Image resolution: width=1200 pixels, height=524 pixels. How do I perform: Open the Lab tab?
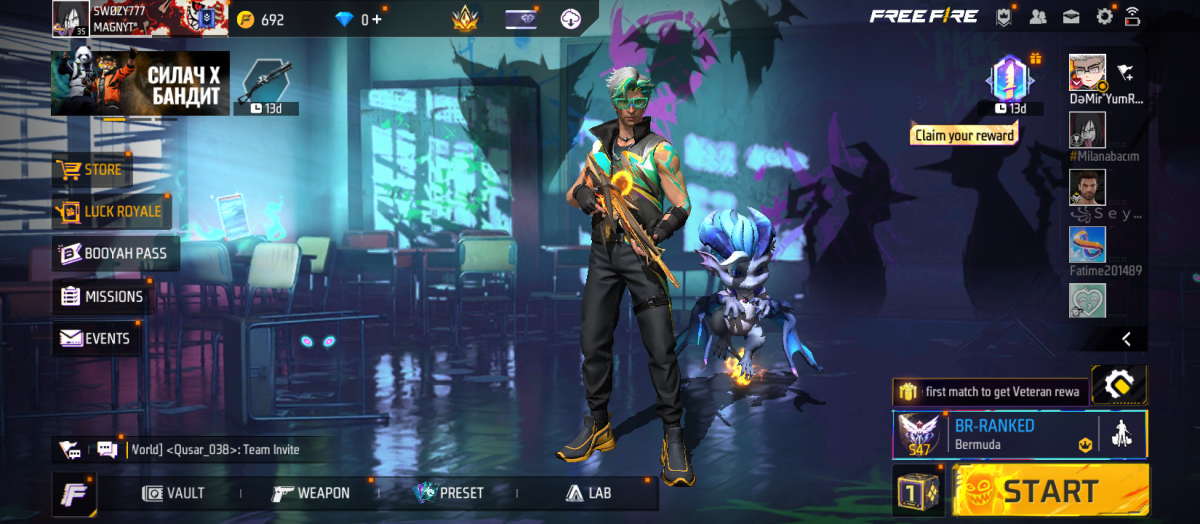[x=588, y=493]
